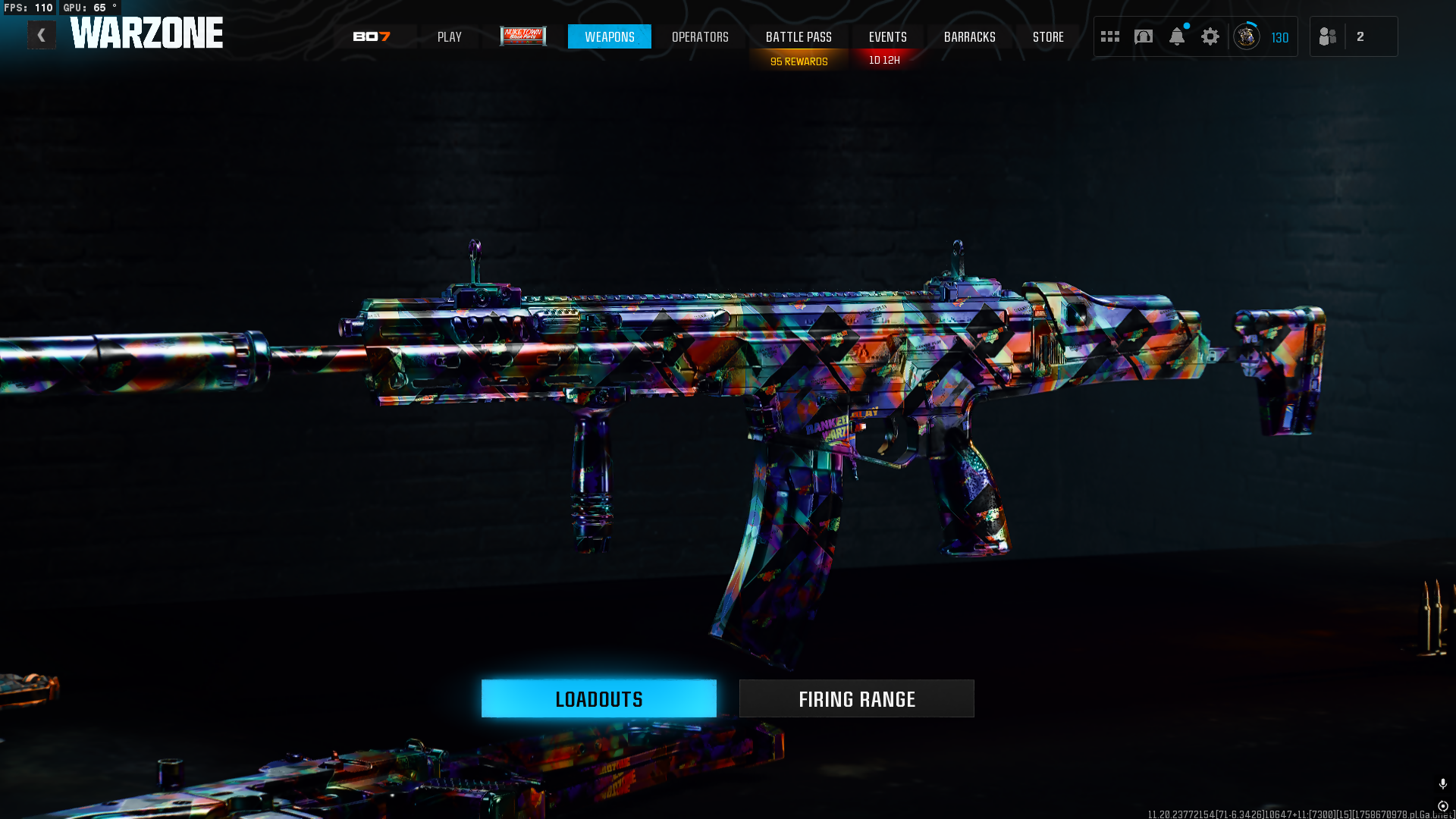This screenshot has height=819, width=1456.
Task: Toggle the microphone icon
Action: [1442, 783]
